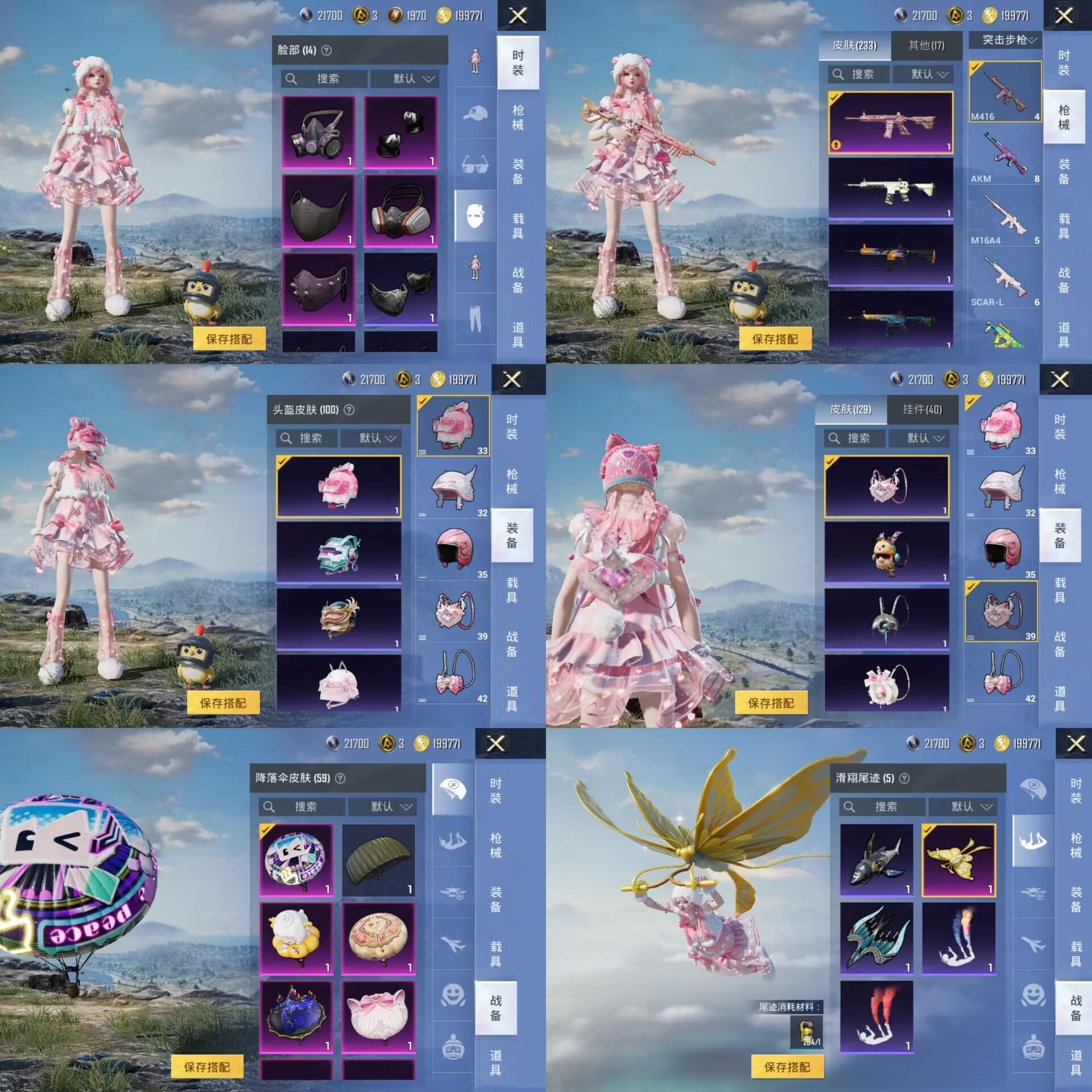Switch to the 挂件(40) tab

coord(922,409)
